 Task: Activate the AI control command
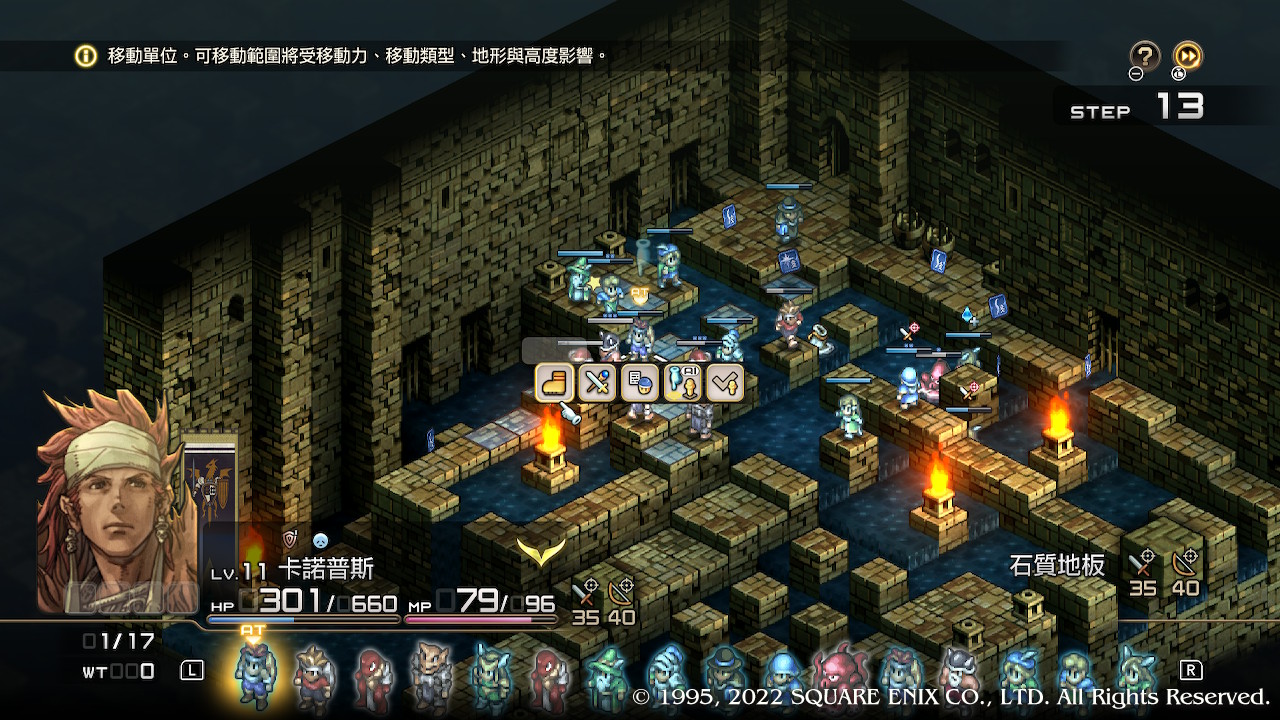[x=682, y=382]
